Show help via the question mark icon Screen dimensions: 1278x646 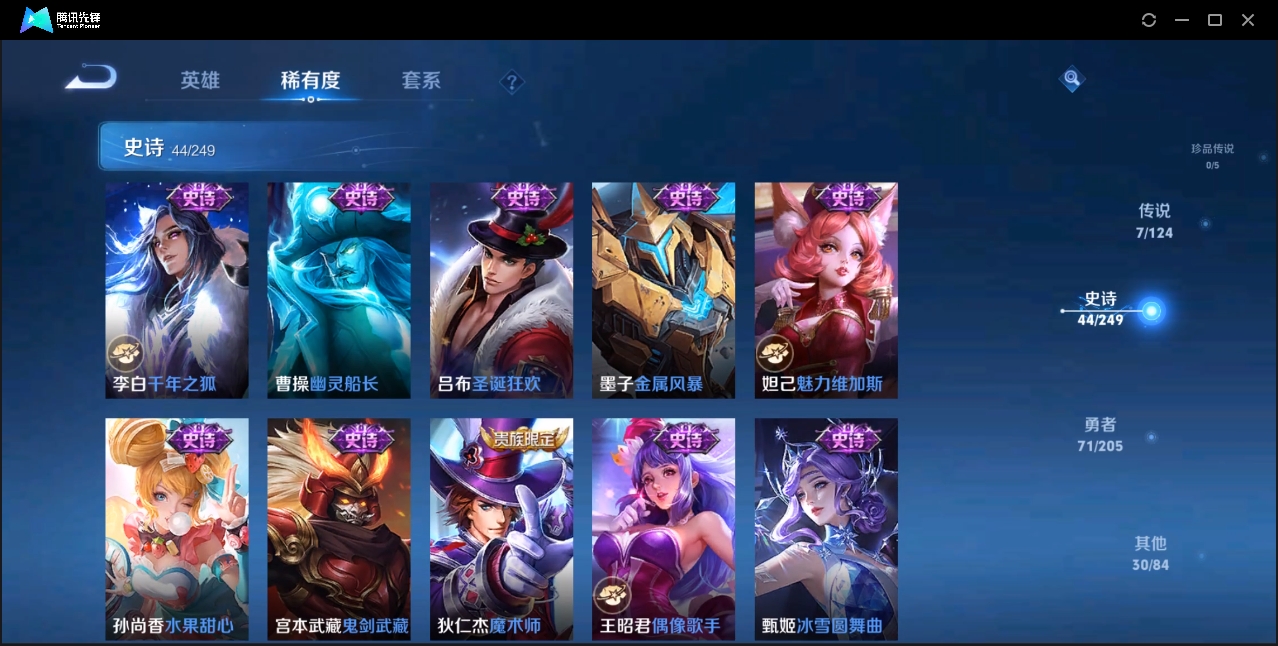coord(512,82)
